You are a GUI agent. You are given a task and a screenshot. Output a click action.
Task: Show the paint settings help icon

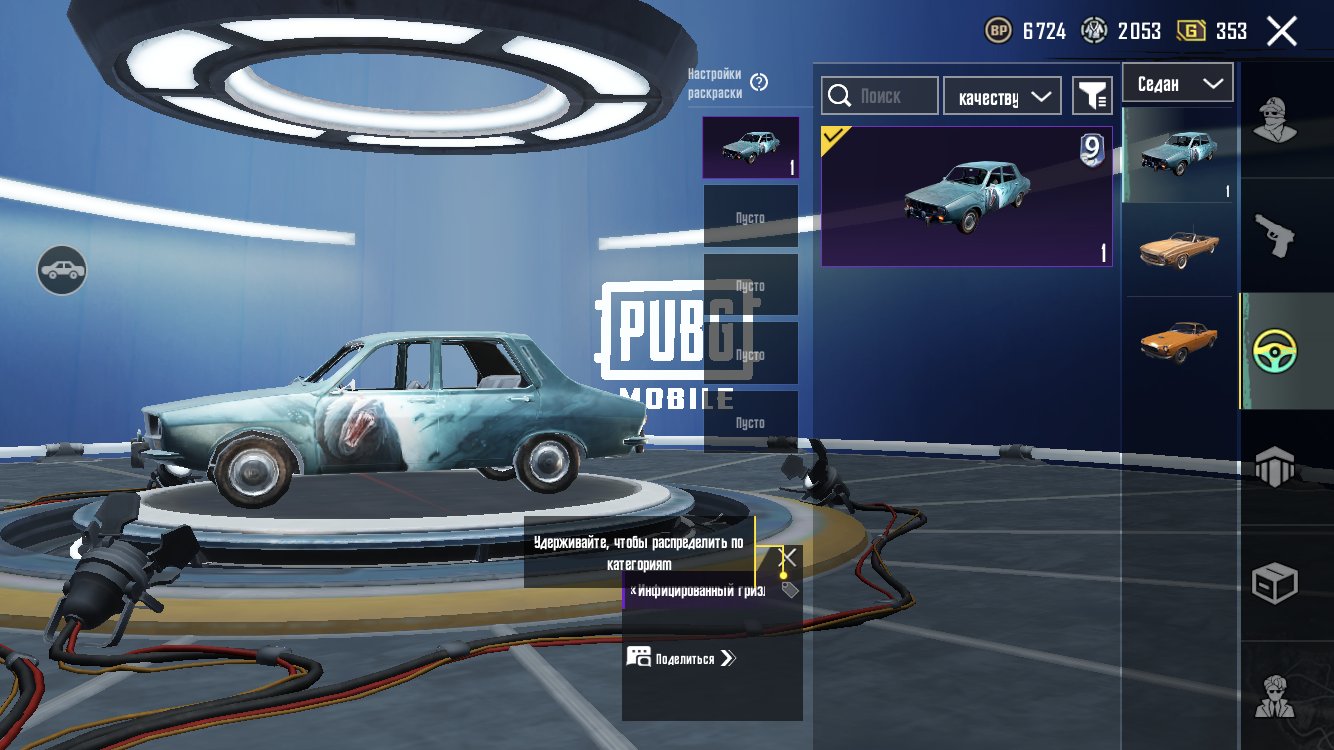[x=759, y=82]
